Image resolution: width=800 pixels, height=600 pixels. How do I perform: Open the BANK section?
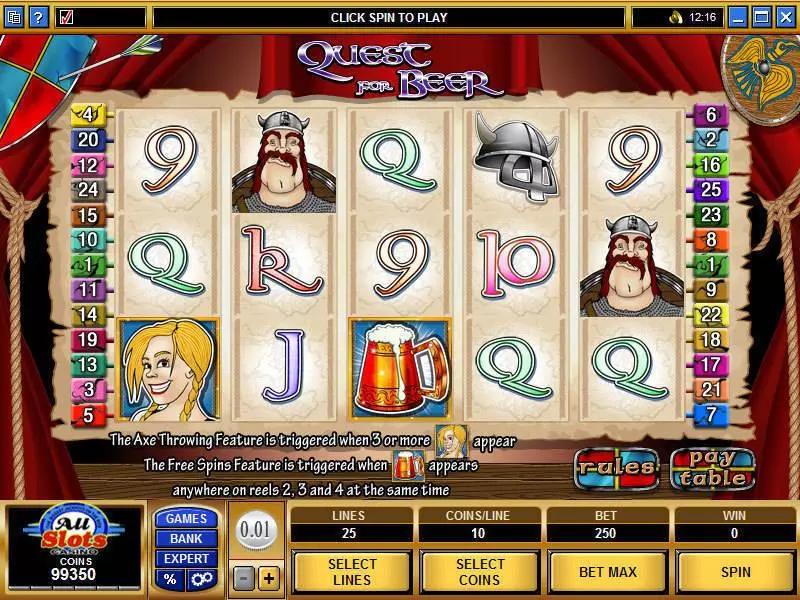(186, 538)
